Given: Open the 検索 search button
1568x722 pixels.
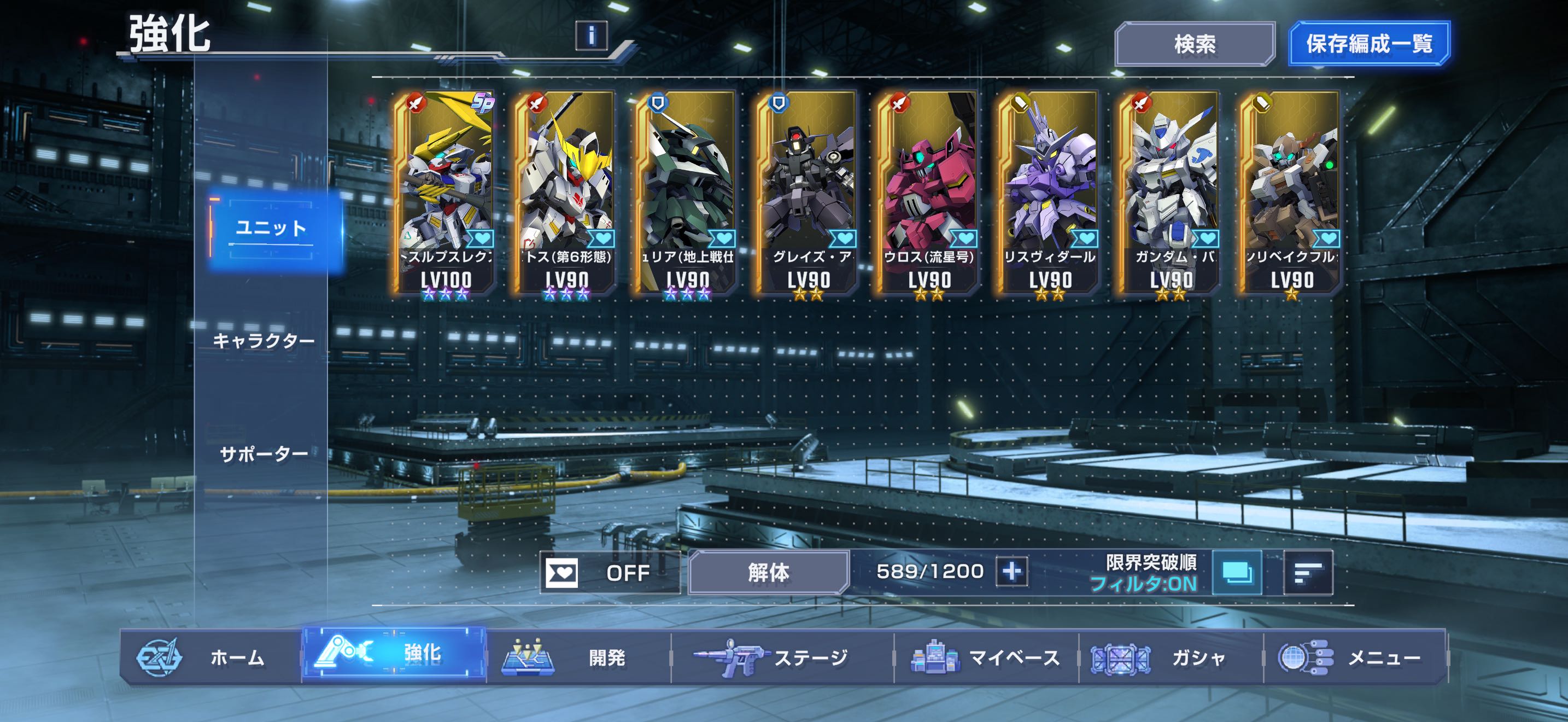Looking at the screenshot, I should 1194,44.
